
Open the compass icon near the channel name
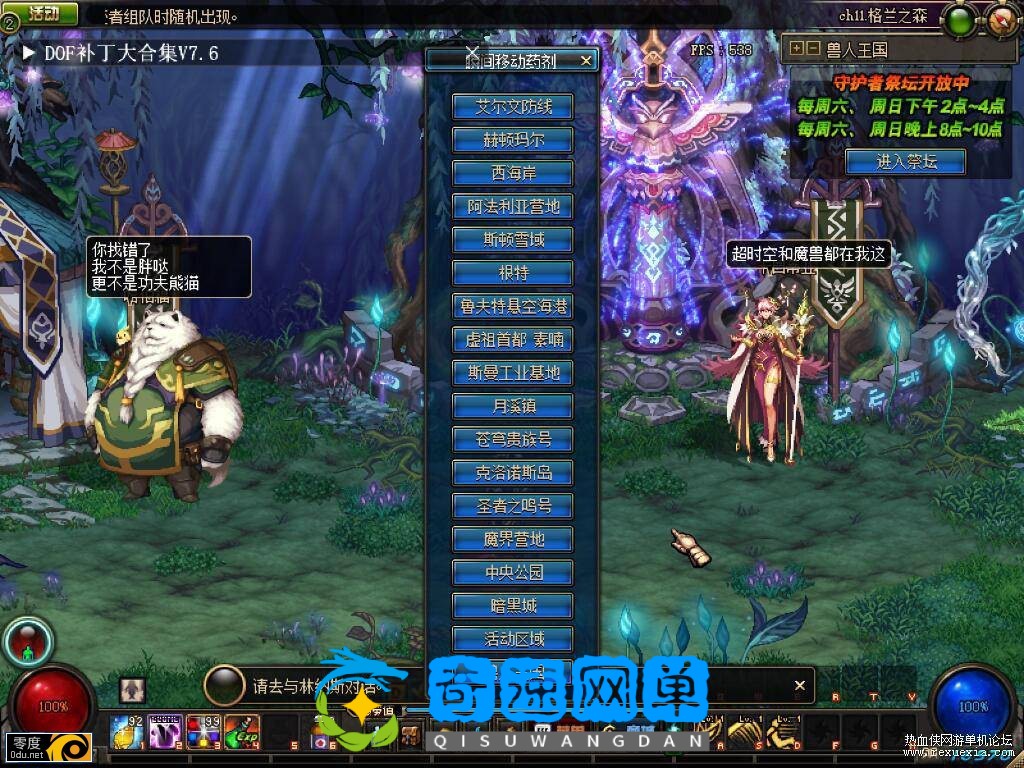tap(1002, 18)
